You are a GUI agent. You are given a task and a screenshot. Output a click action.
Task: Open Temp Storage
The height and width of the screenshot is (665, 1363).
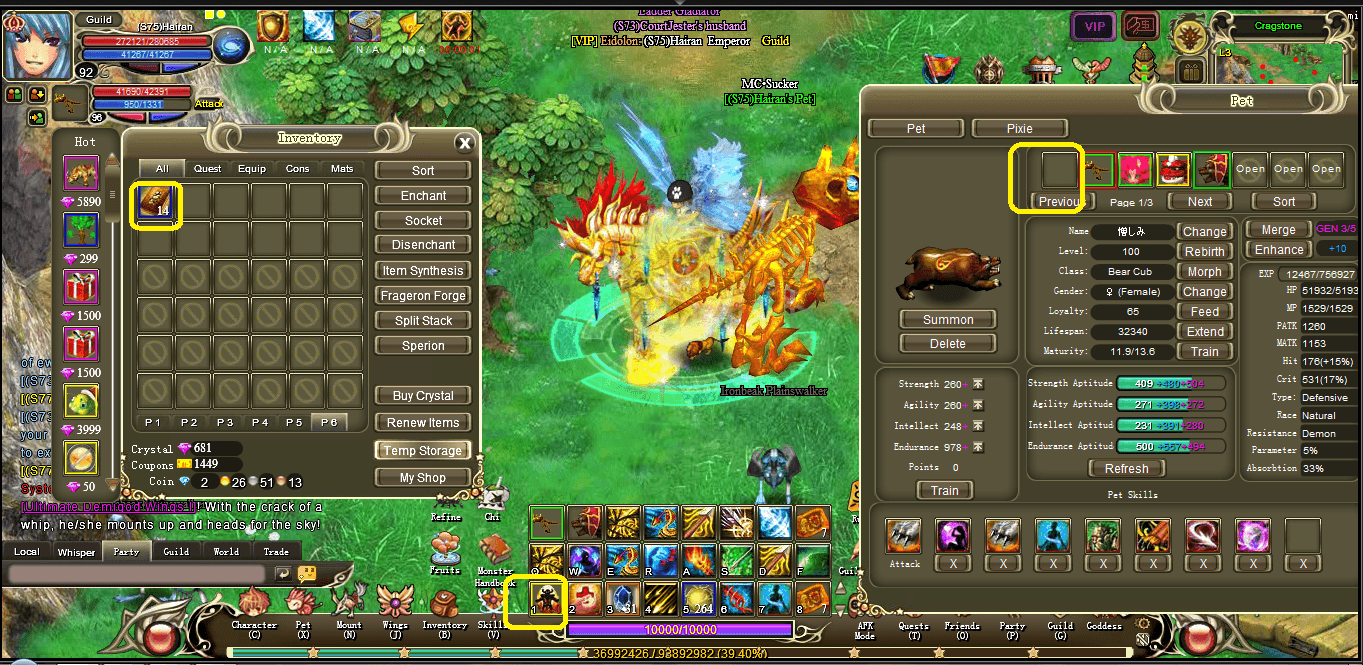tap(423, 451)
